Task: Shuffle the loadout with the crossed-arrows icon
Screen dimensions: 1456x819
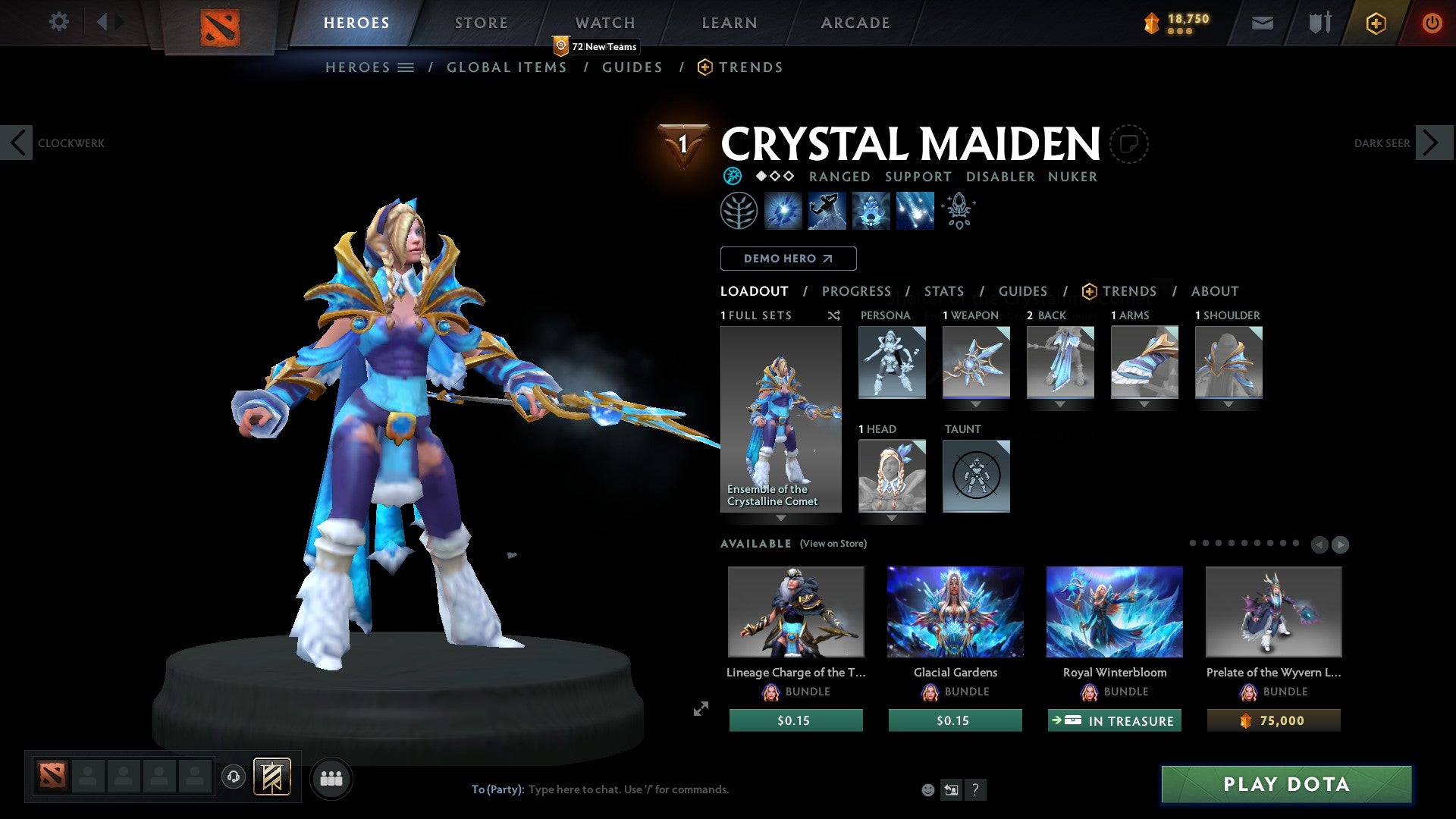Action: pyautogui.click(x=834, y=315)
